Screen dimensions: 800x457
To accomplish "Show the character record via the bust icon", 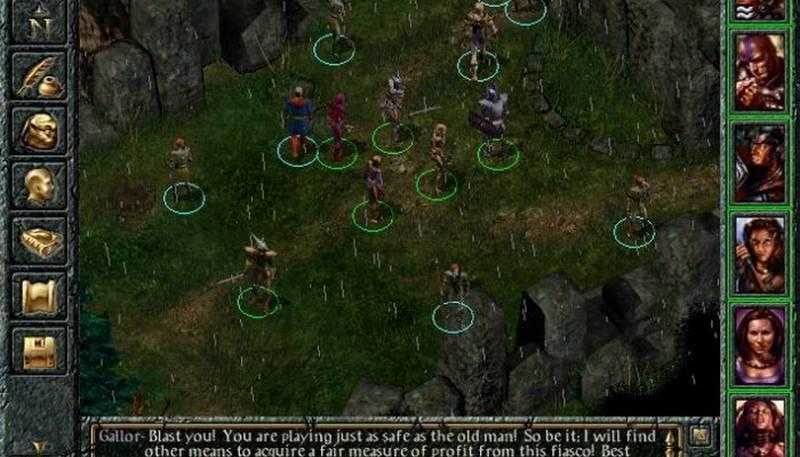I will pos(39,185).
